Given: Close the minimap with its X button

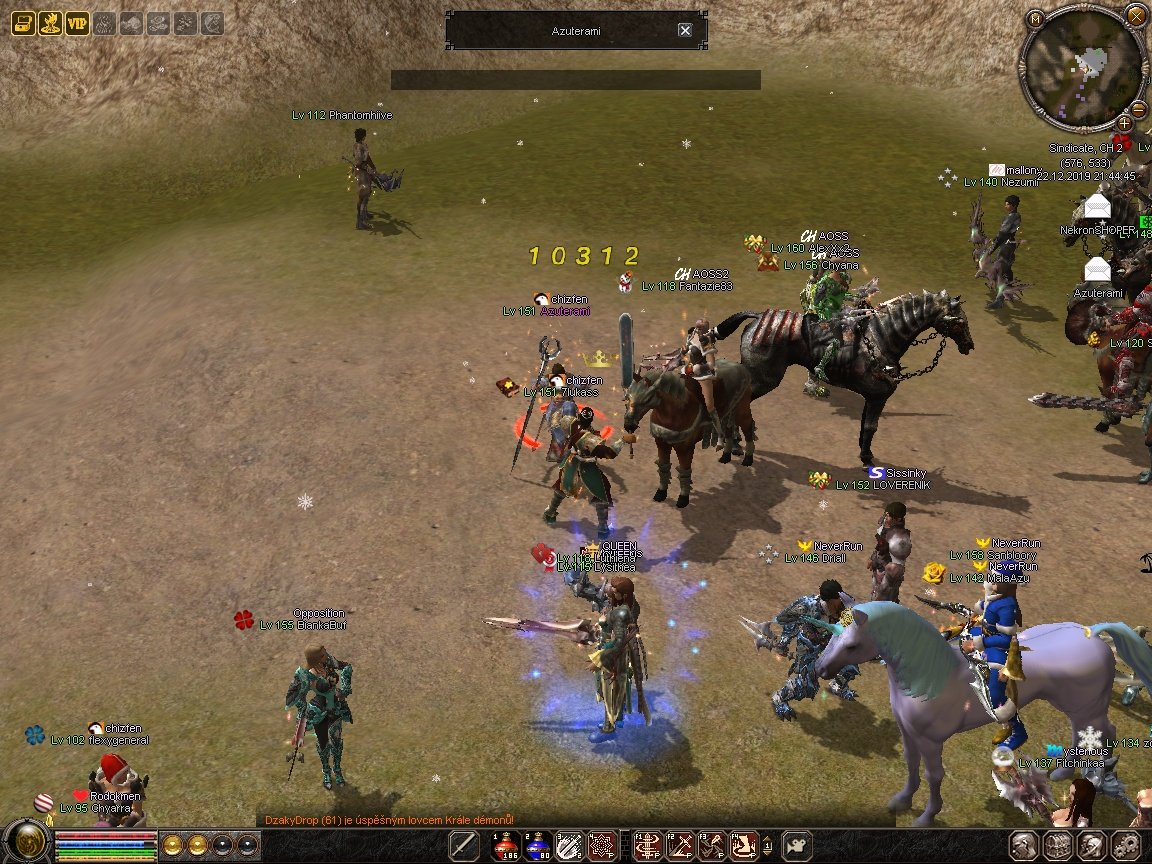Looking at the screenshot, I should pos(1135,14).
